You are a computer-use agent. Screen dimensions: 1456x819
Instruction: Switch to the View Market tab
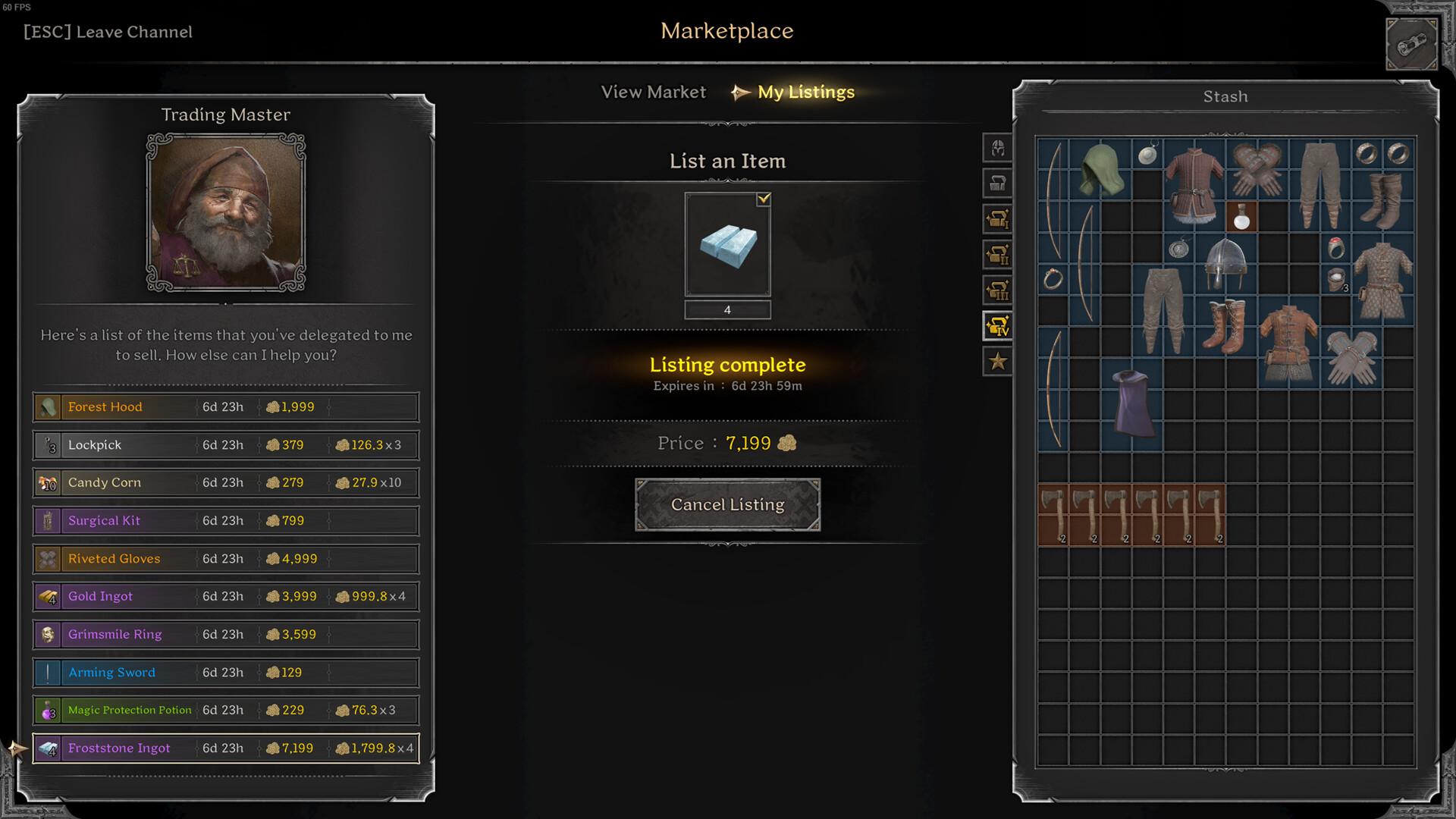(x=653, y=92)
